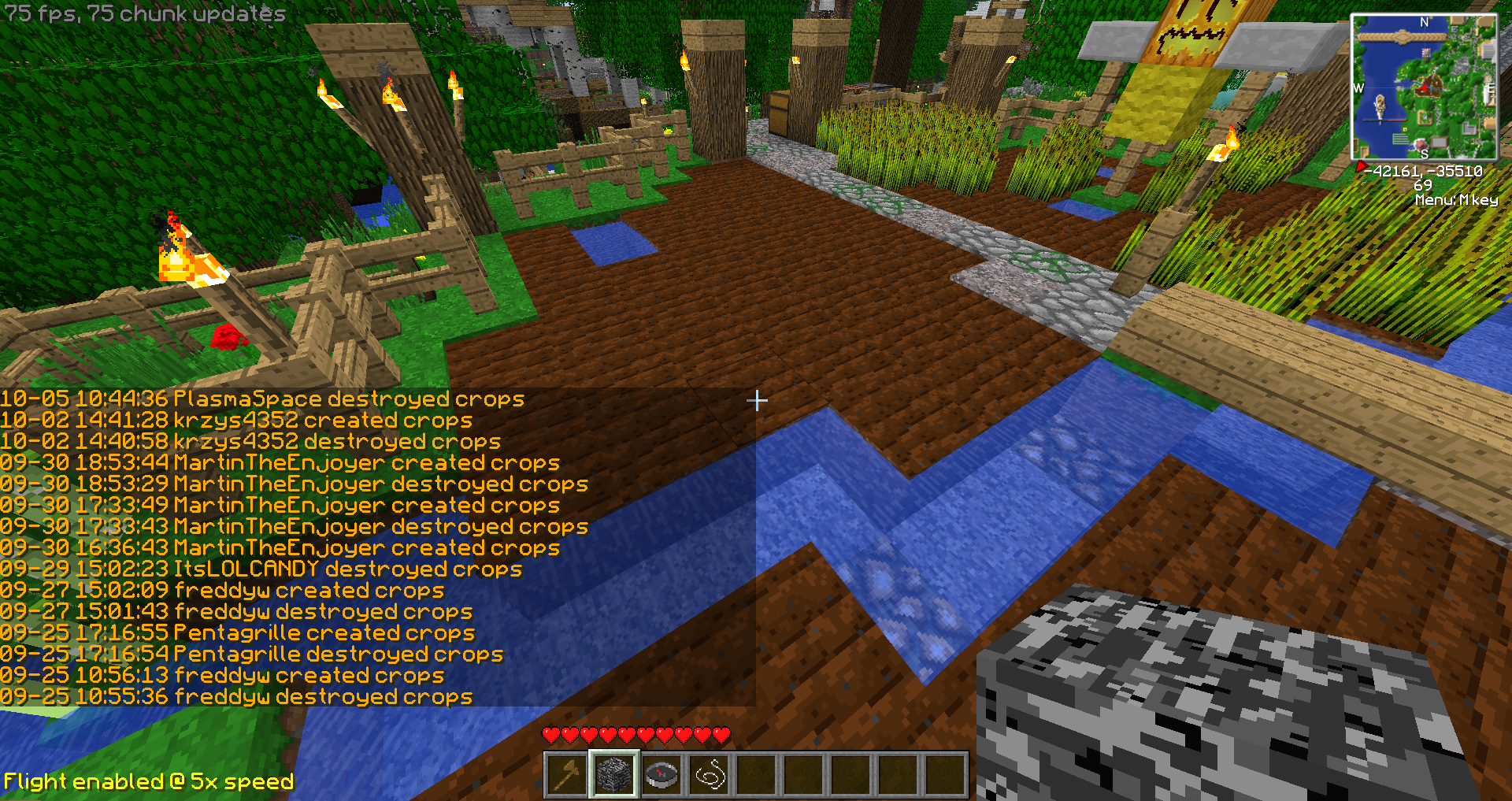Click the krzys4352 created crops log entry

pos(236,421)
